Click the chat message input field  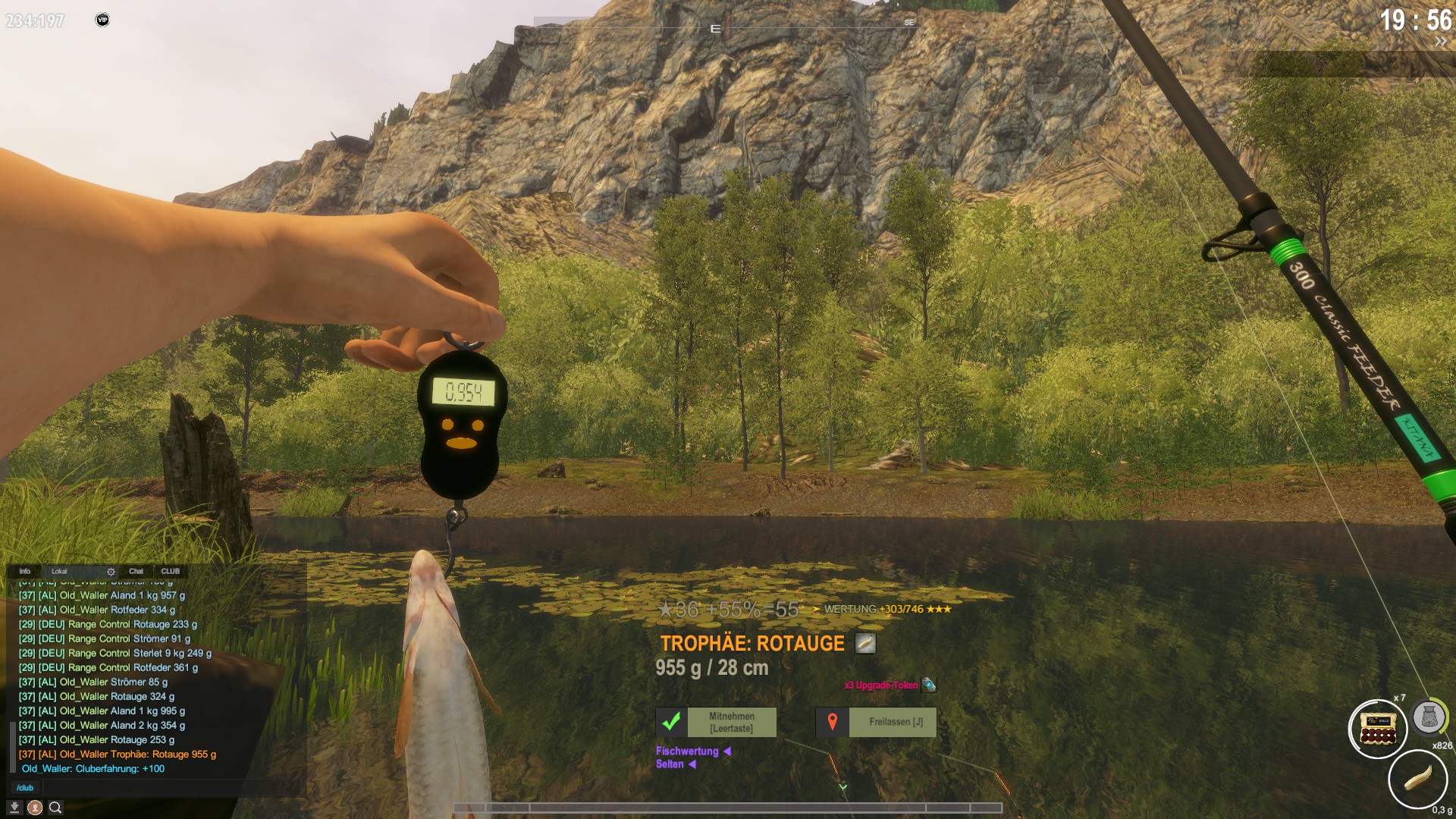tap(167, 788)
